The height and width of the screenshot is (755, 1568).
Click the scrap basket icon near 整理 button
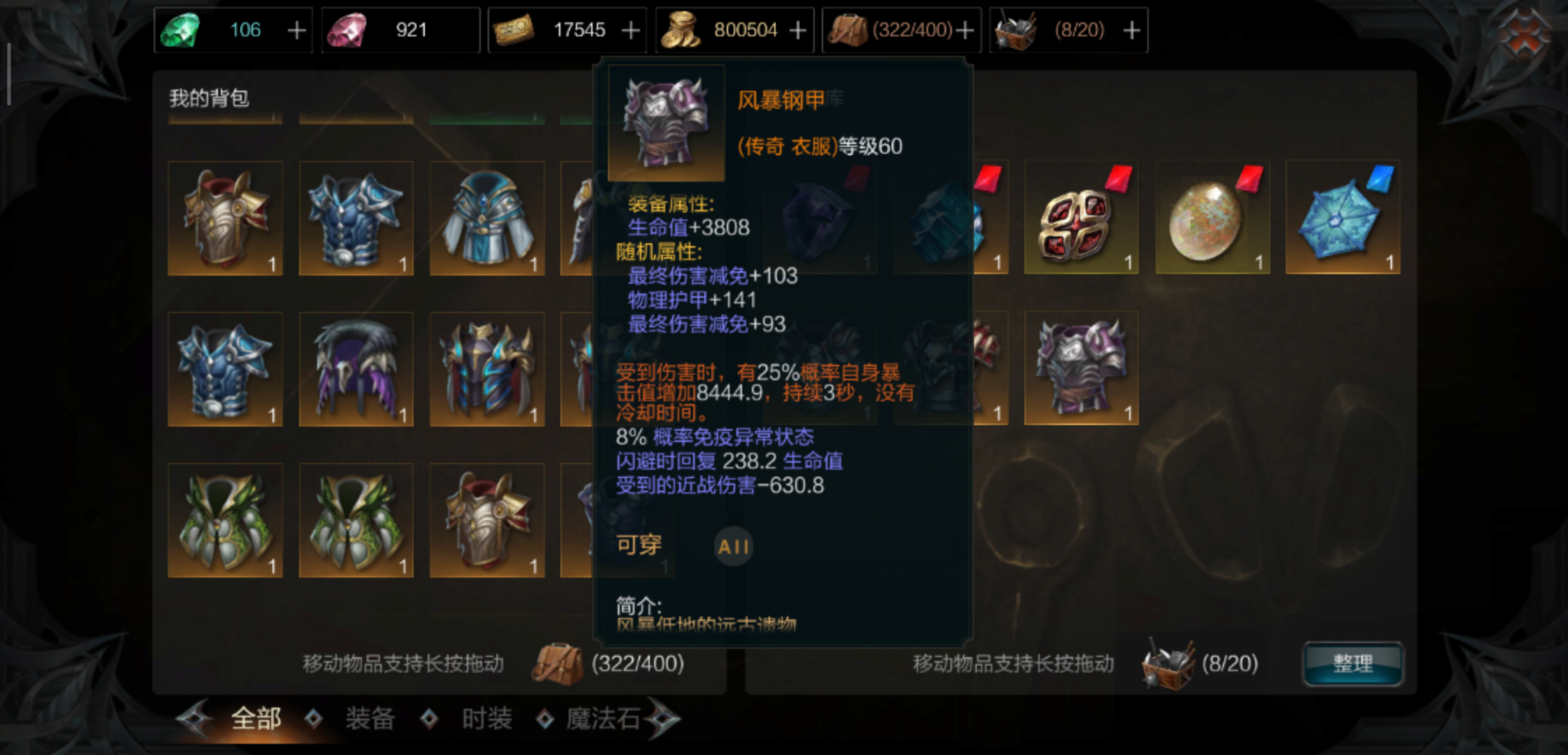[1168, 663]
